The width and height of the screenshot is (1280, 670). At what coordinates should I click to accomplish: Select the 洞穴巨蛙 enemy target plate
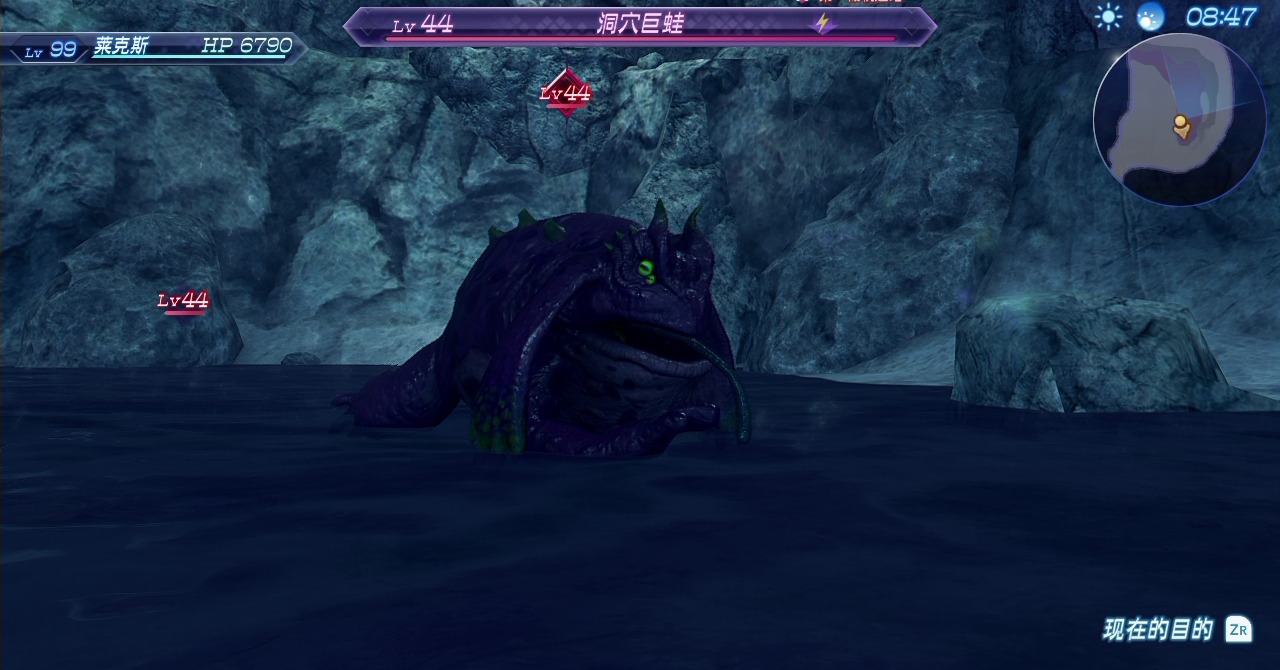point(640,26)
